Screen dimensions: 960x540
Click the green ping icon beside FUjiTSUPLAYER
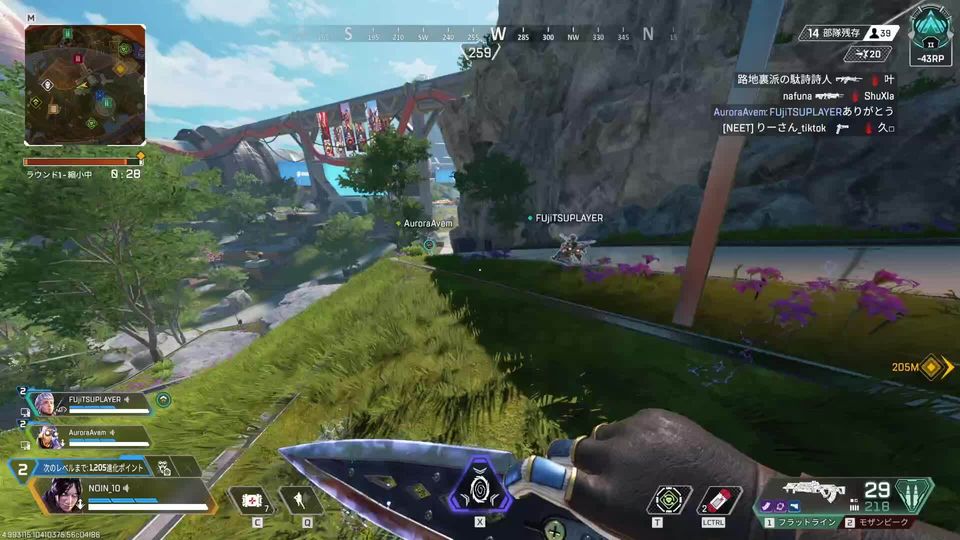point(163,400)
